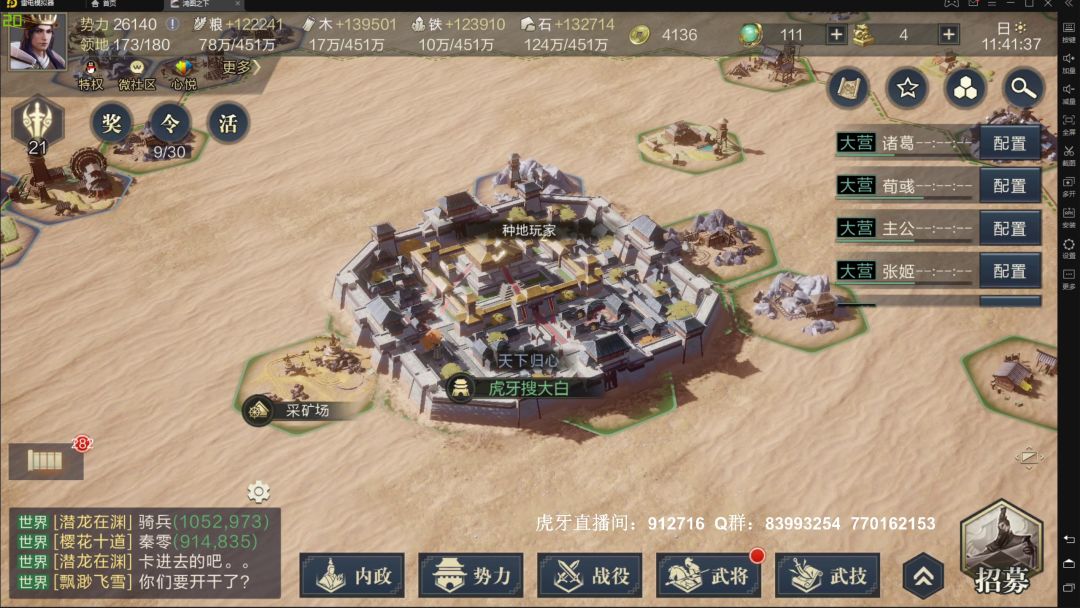Viewport: 1080px width, 608px height.
Task: Configure the 张姬 army camp
Action: pyautogui.click(x=1010, y=271)
